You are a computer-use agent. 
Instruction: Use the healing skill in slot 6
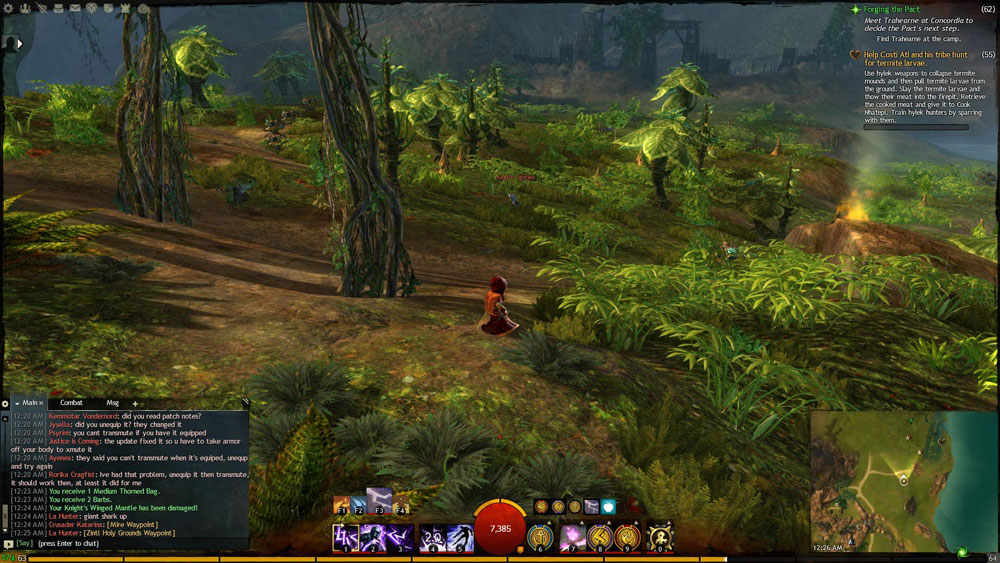pos(541,537)
